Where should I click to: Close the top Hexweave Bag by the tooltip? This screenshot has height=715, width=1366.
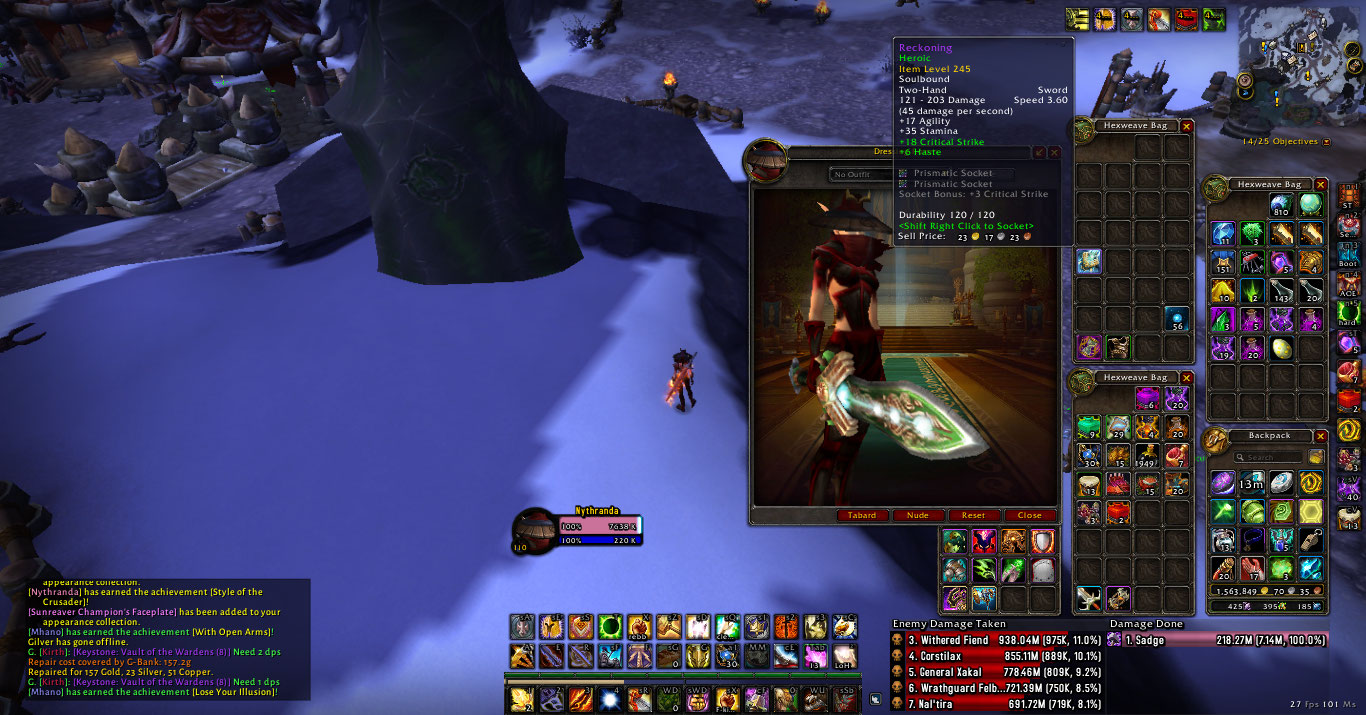point(1187,126)
